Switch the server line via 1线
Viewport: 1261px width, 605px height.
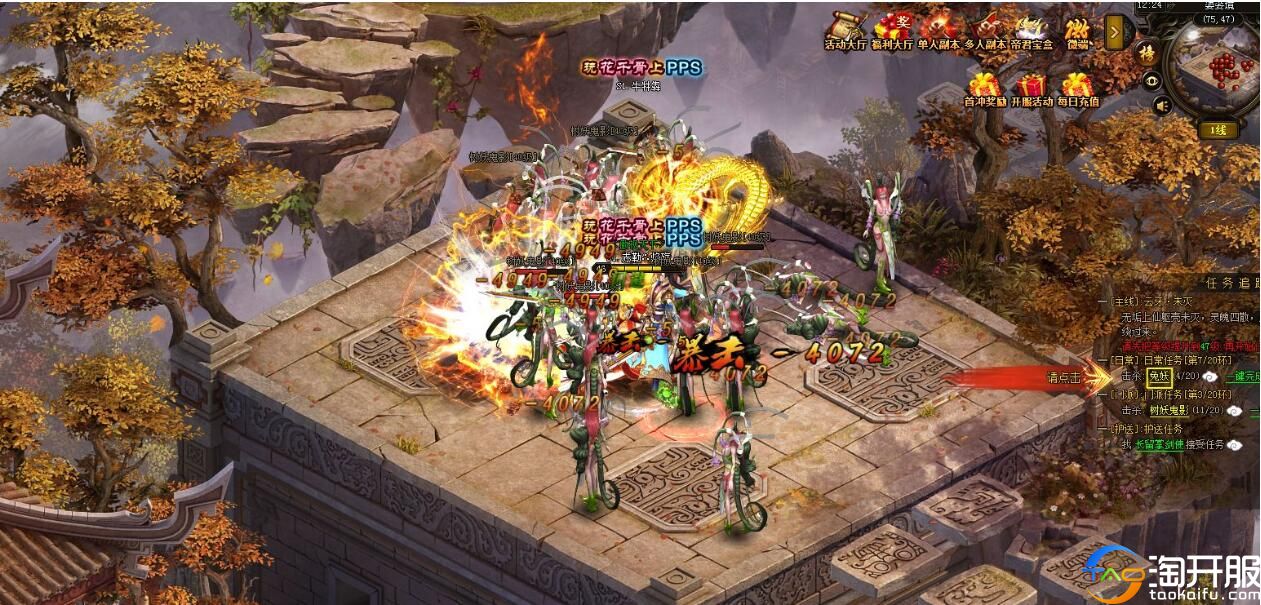pyautogui.click(x=1219, y=130)
